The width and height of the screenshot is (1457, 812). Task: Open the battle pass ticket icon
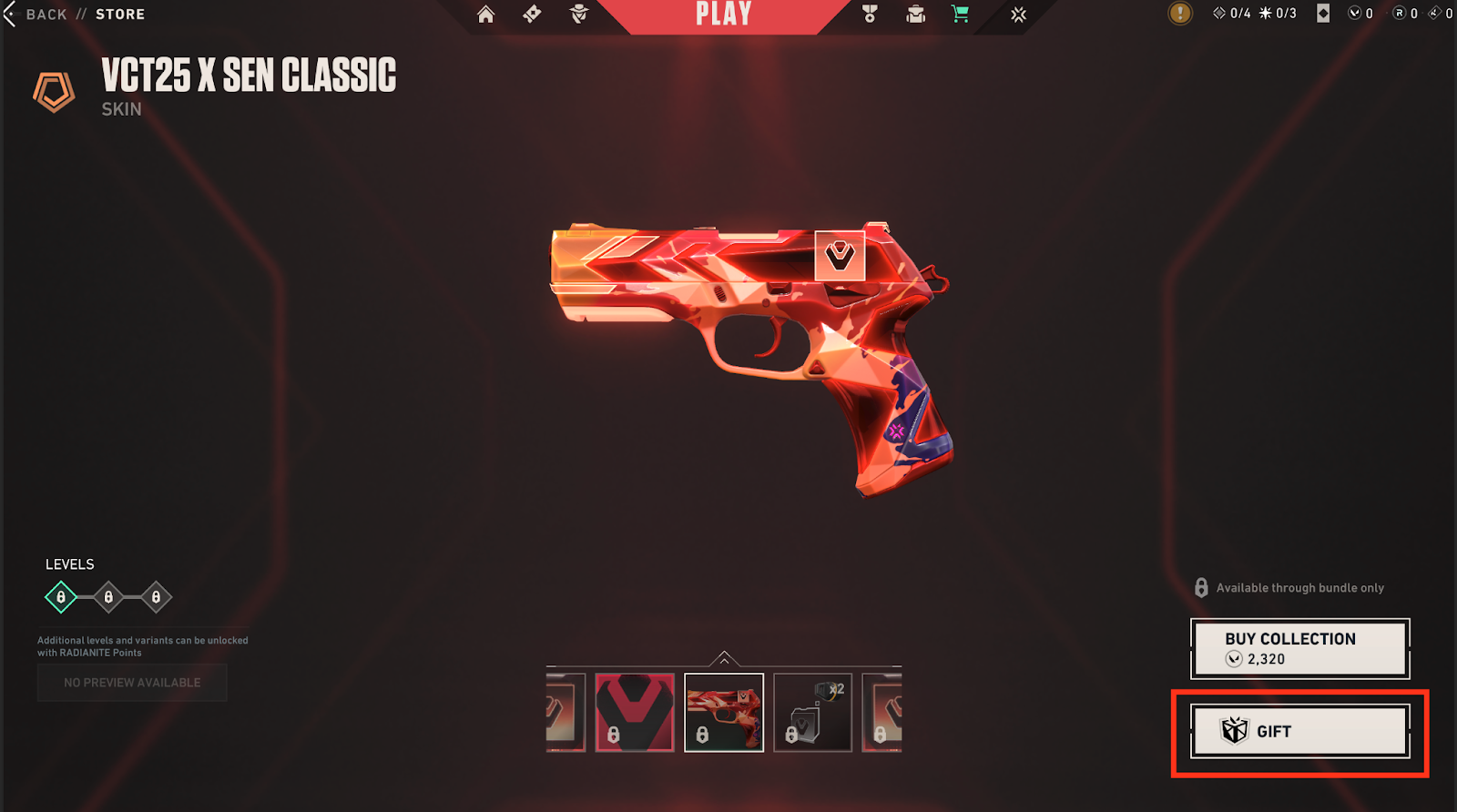click(x=533, y=14)
